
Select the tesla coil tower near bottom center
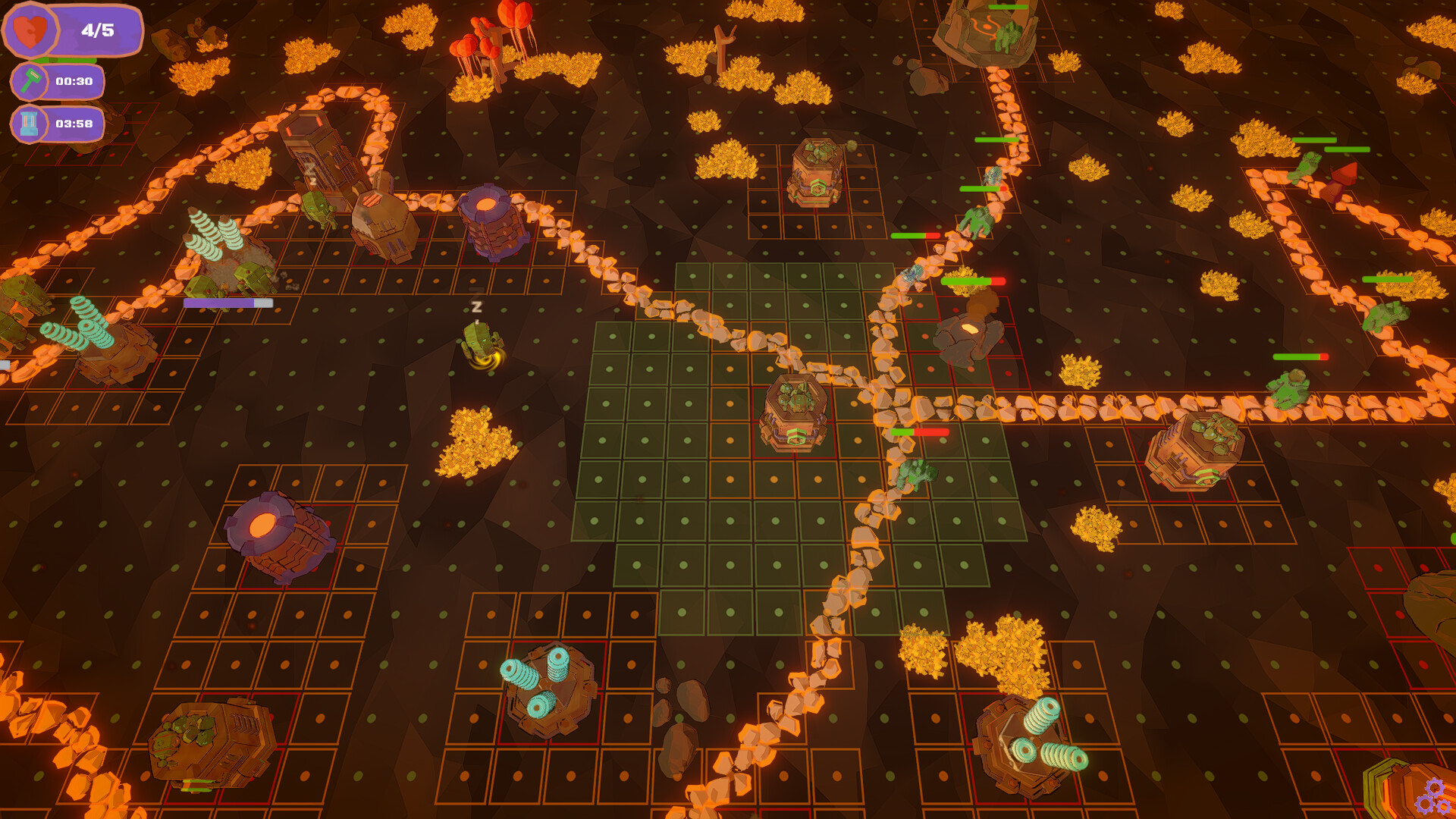[546, 690]
